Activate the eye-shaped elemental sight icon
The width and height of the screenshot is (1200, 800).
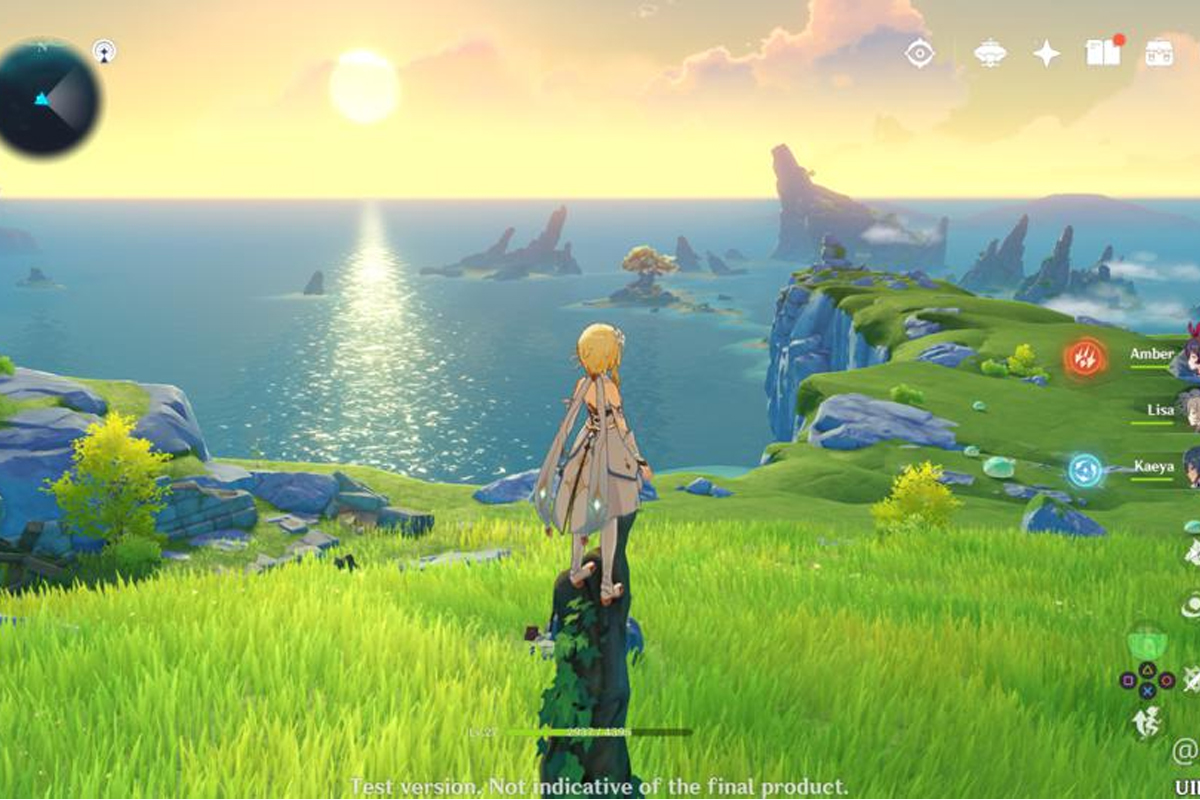pos(919,53)
